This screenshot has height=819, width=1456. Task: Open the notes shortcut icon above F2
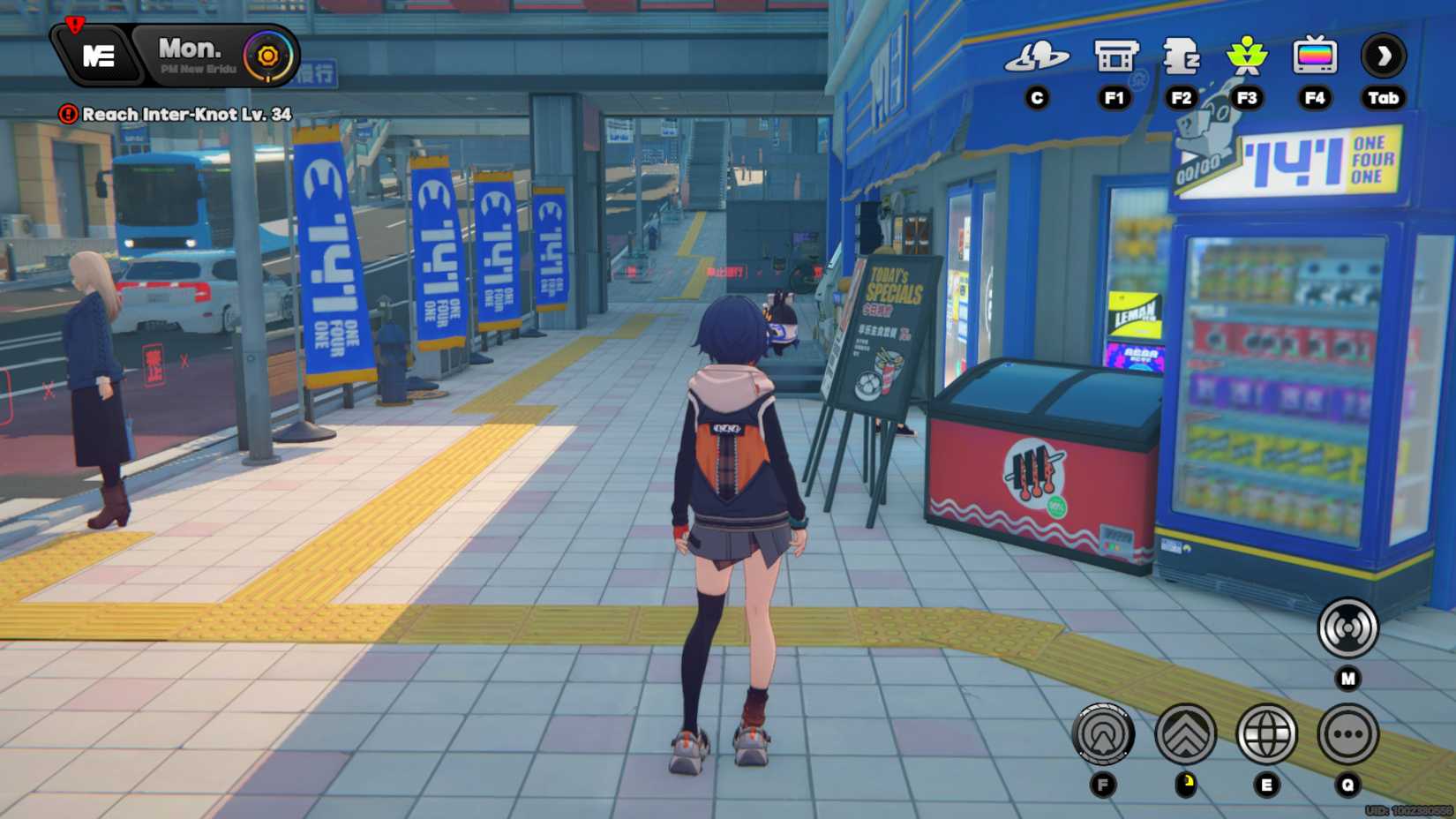pos(1182,56)
